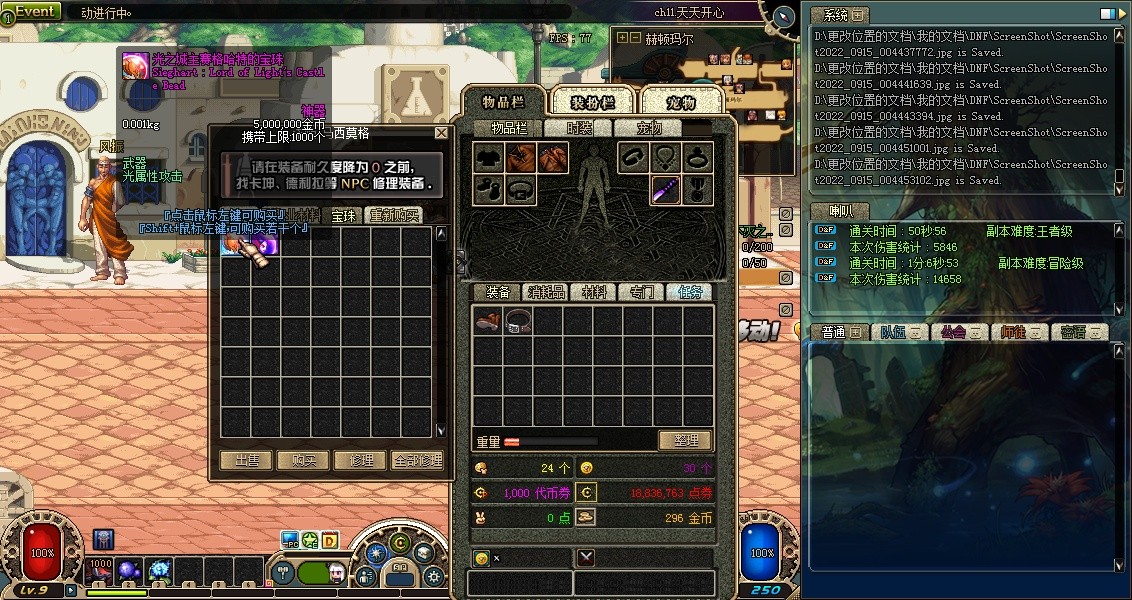
Task: Click the 购买 (buy) button
Action: tap(304, 460)
